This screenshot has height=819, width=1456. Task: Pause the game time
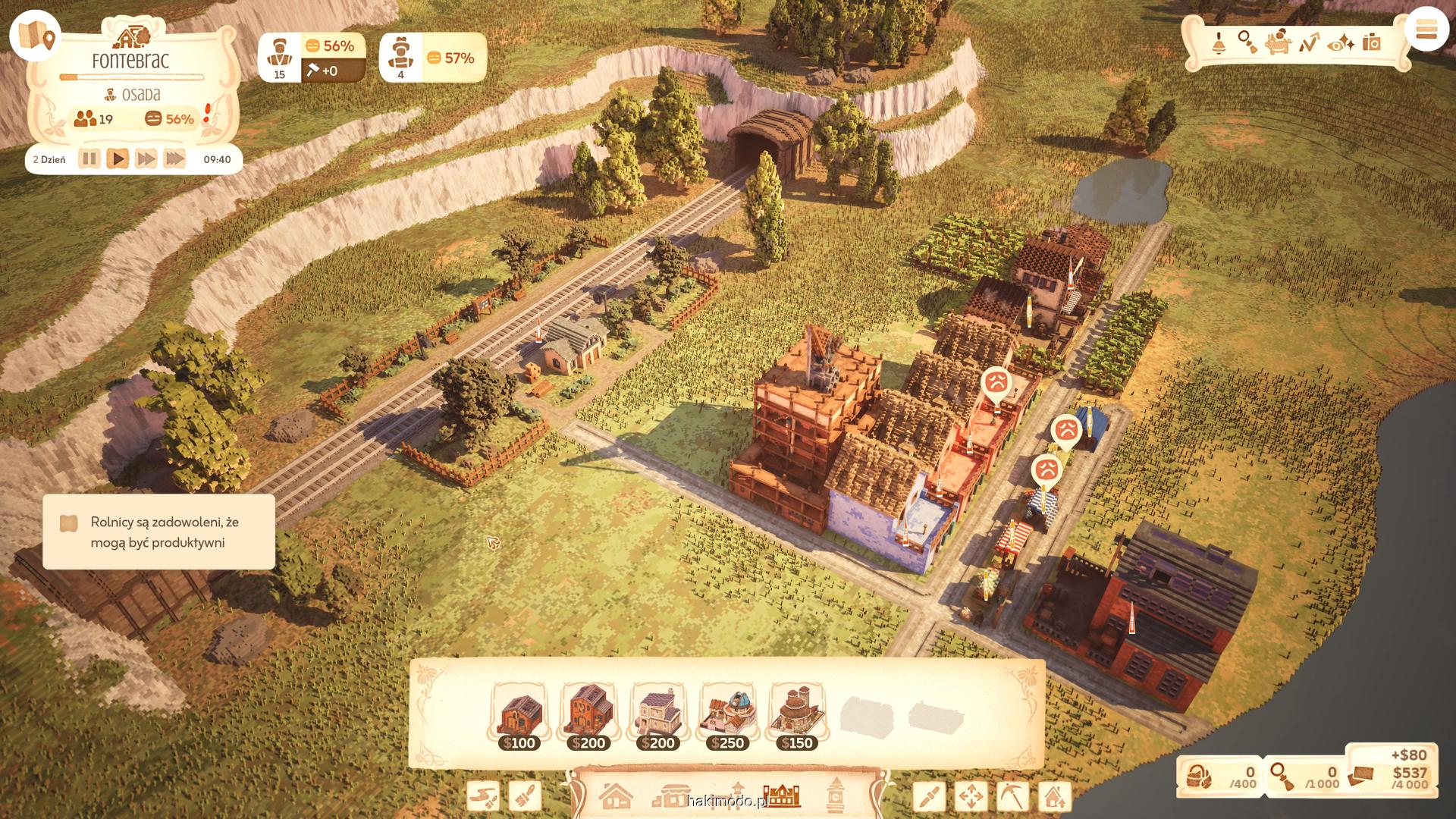tap(89, 159)
